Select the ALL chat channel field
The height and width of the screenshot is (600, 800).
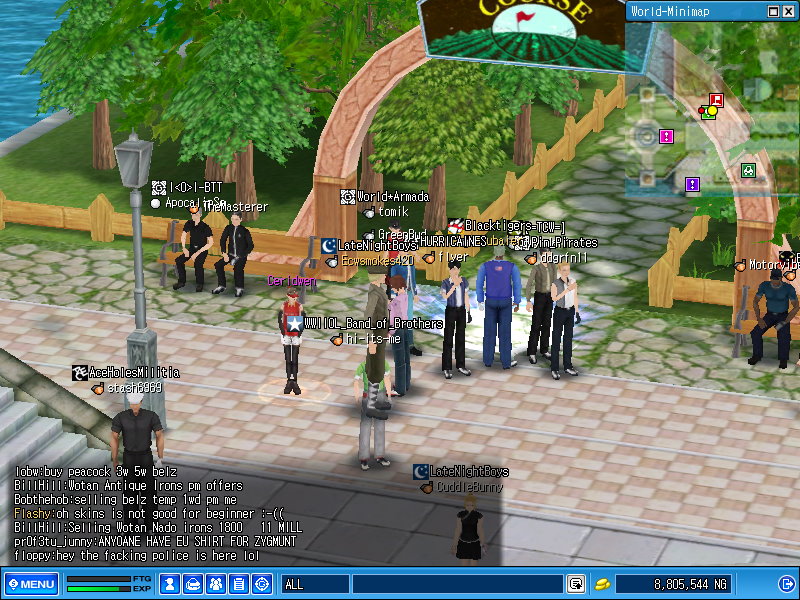pyautogui.click(x=315, y=584)
